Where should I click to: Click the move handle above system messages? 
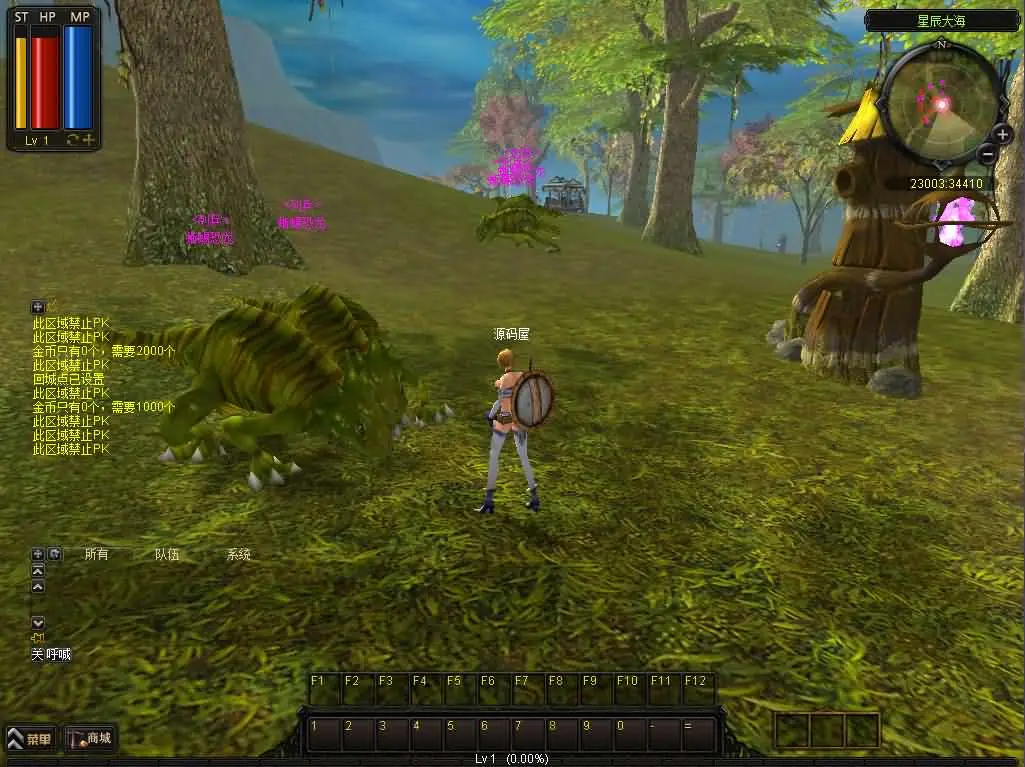pos(38,307)
